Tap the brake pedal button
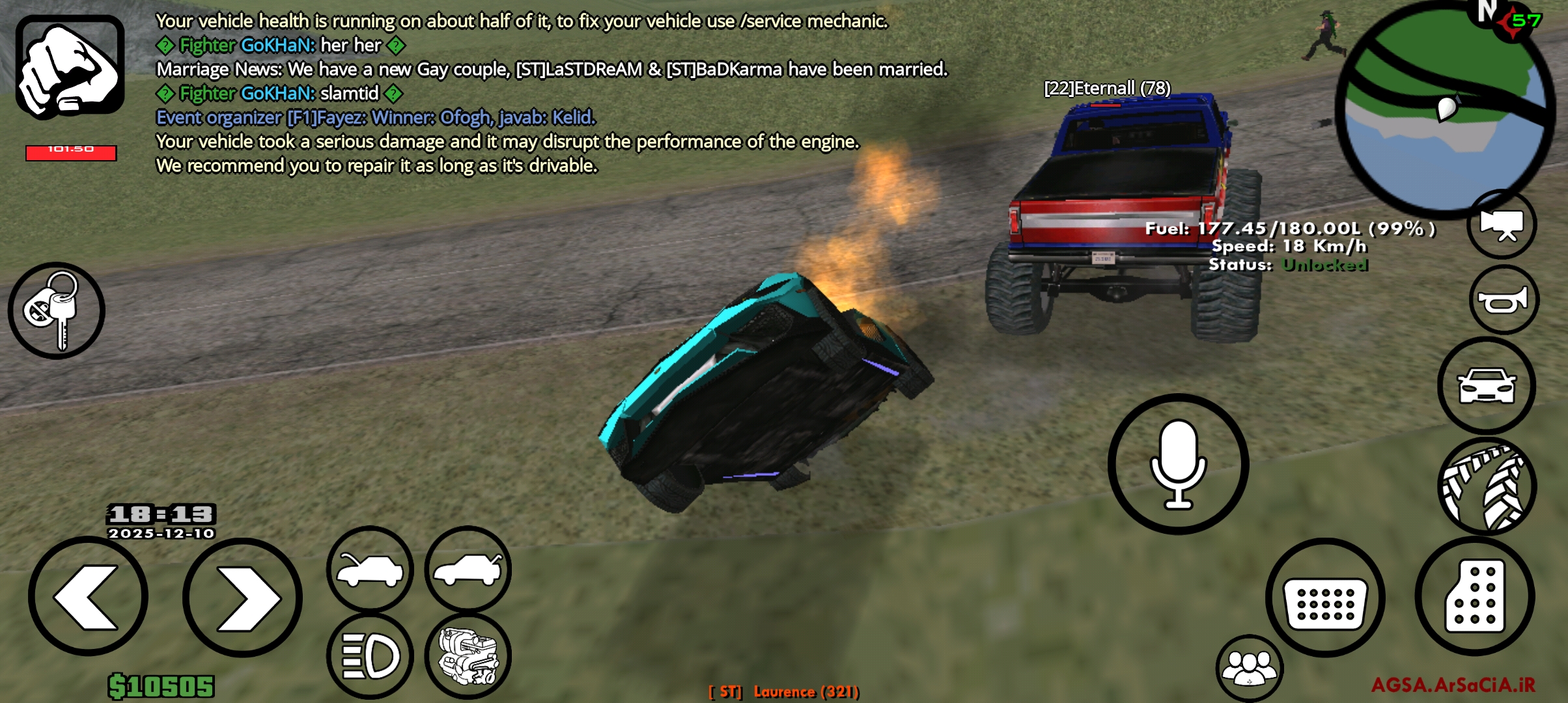The image size is (1568, 703). click(x=1324, y=597)
